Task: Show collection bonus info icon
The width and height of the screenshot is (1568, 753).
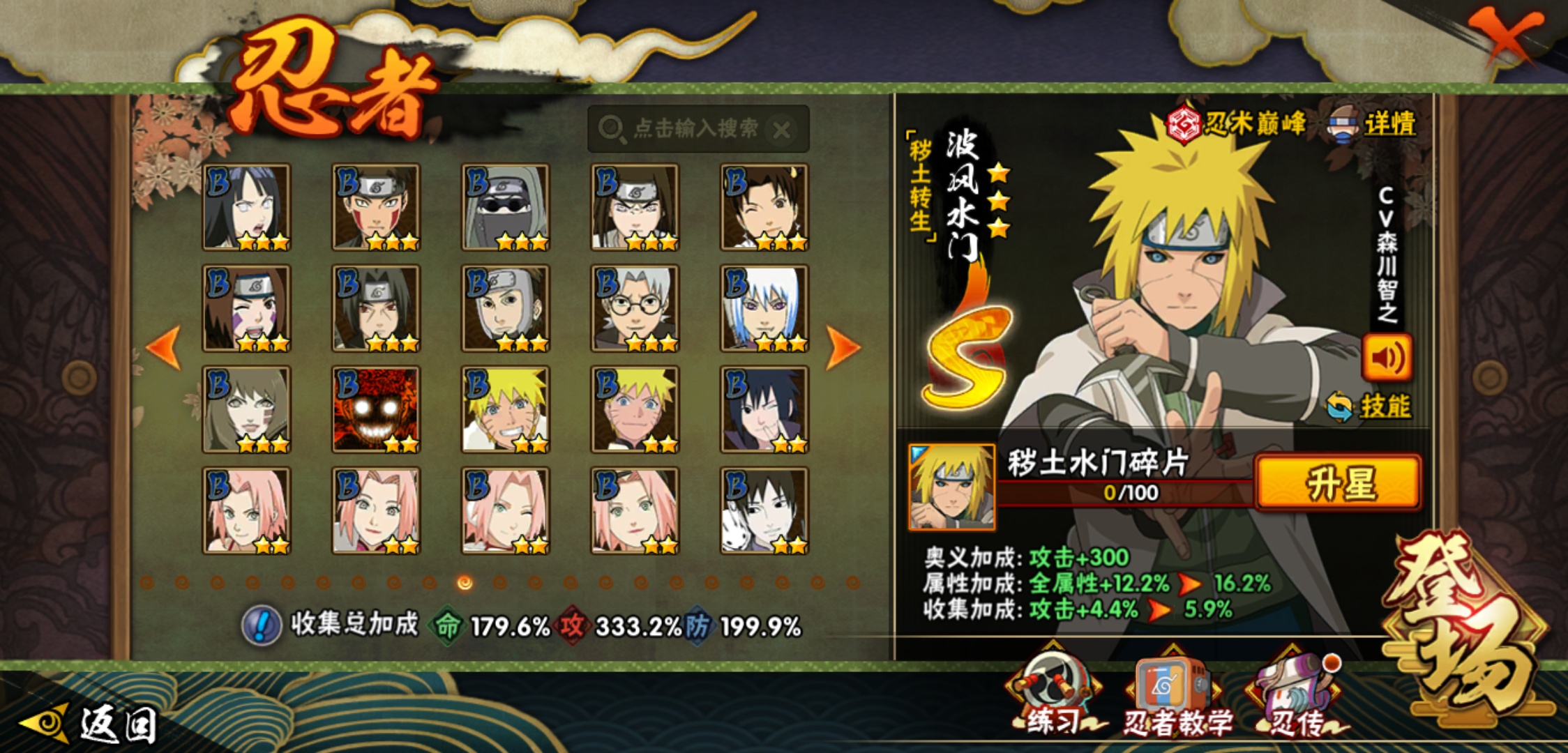Action: click(261, 625)
